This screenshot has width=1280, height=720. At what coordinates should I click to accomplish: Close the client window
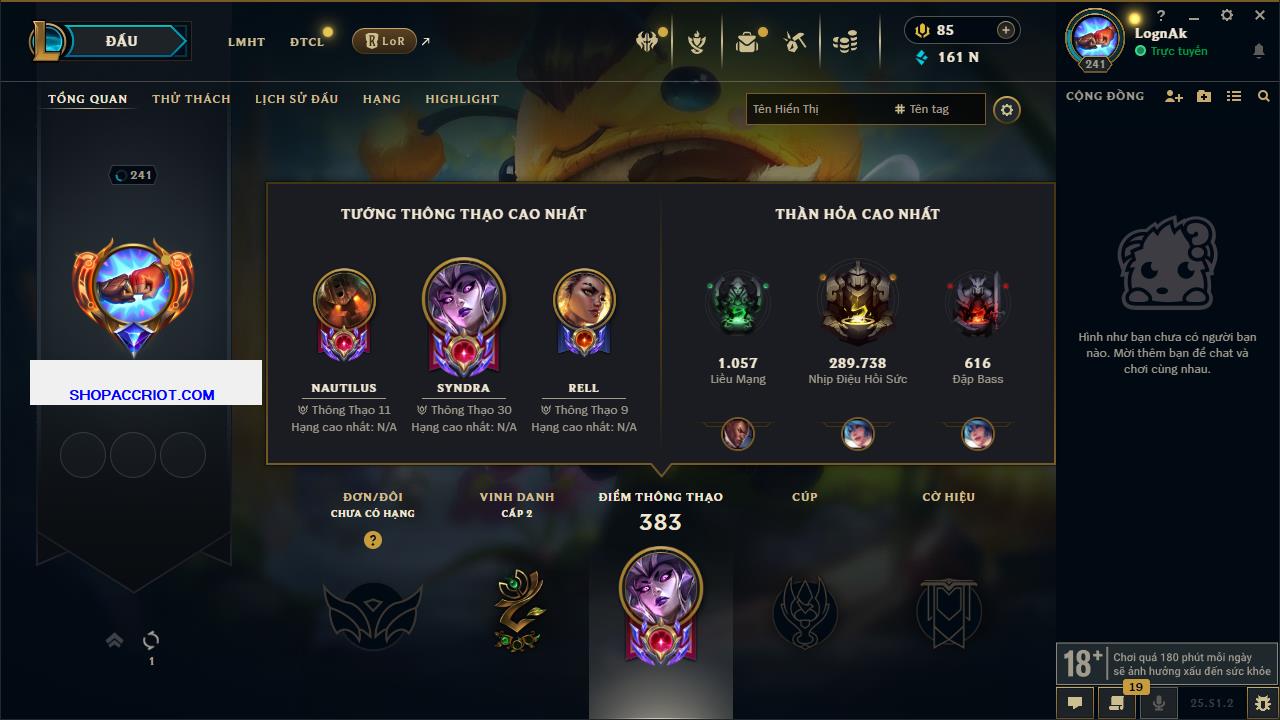pos(1259,15)
